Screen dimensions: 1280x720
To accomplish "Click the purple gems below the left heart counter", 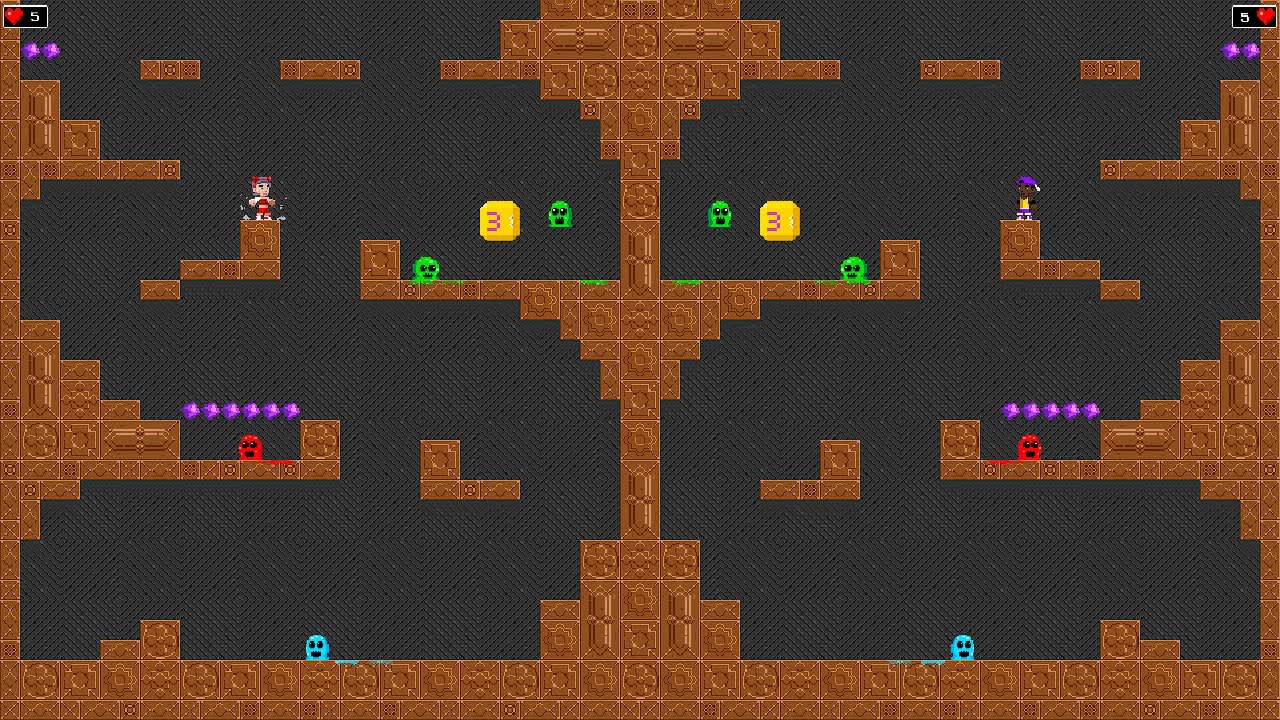I will point(40,50).
